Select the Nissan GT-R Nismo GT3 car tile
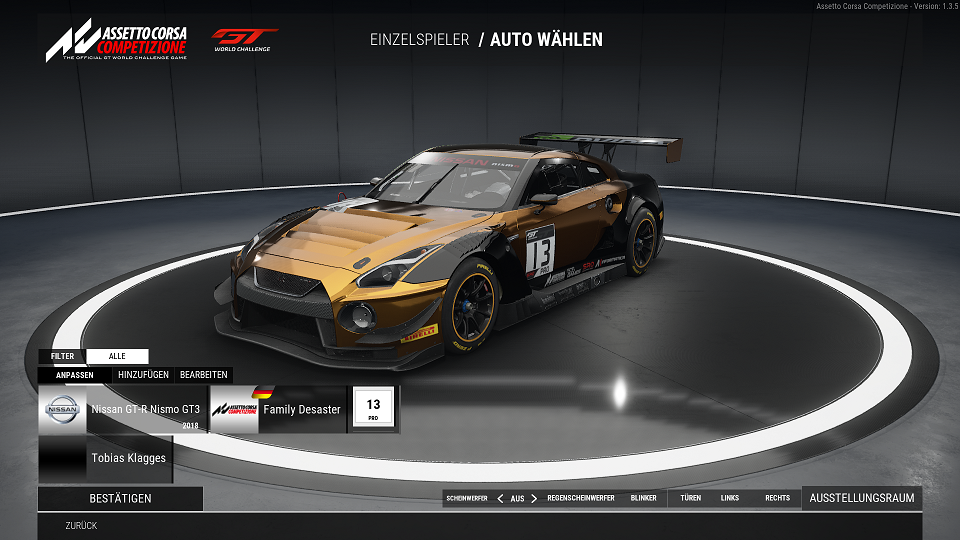The image size is (960, 540). tap(123, 410)
